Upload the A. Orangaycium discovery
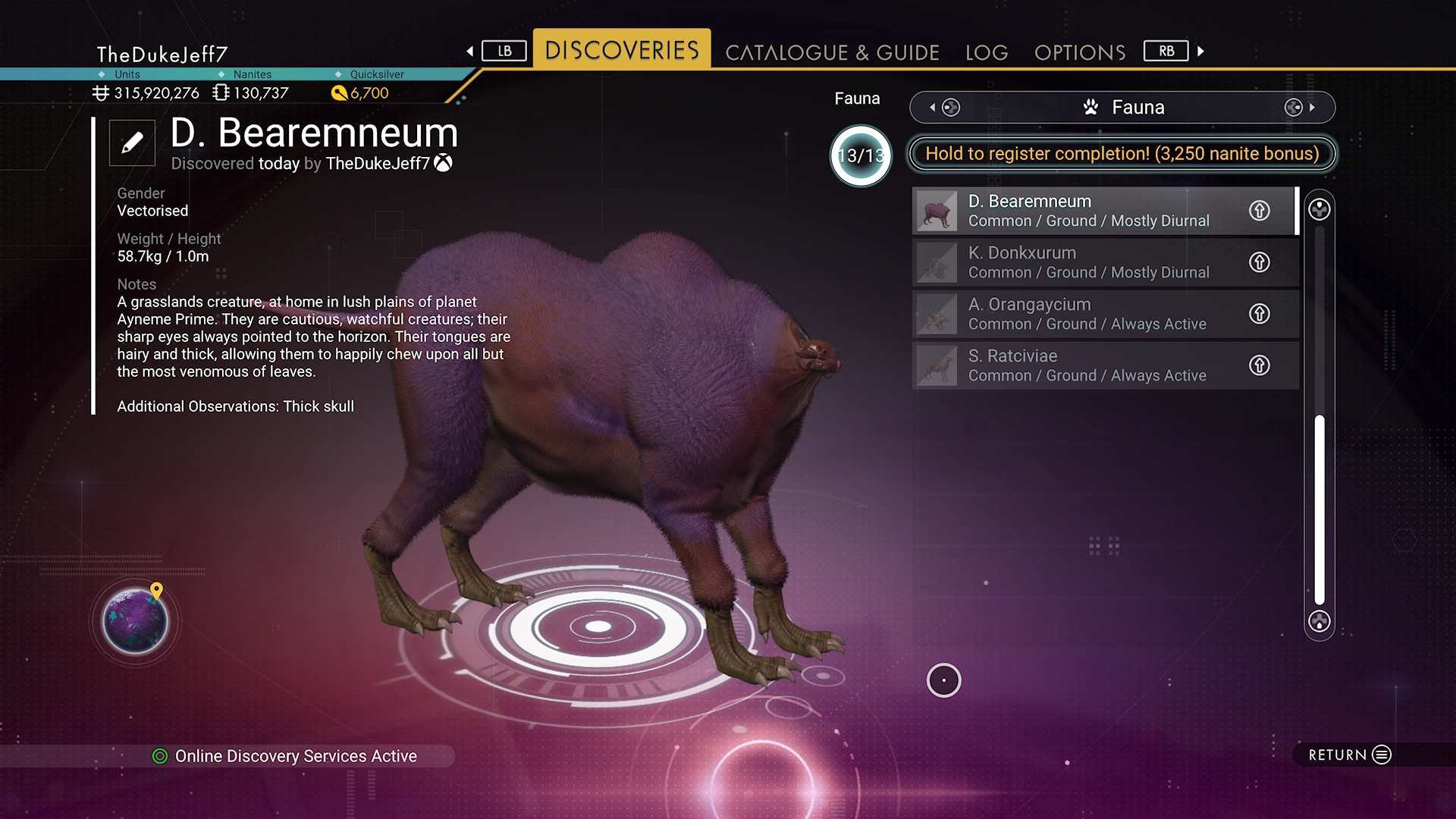The image size is (1456, 819). [x=1260, y=314]
